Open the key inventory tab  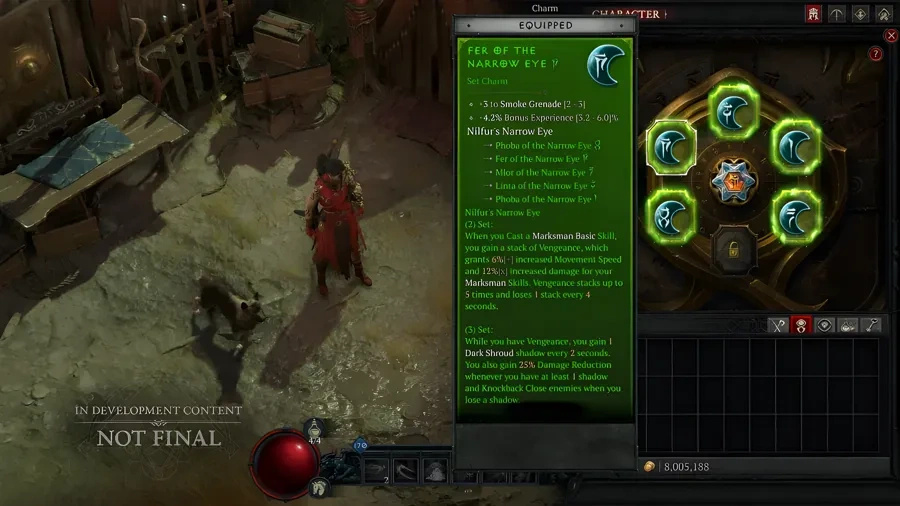[872, 325]
